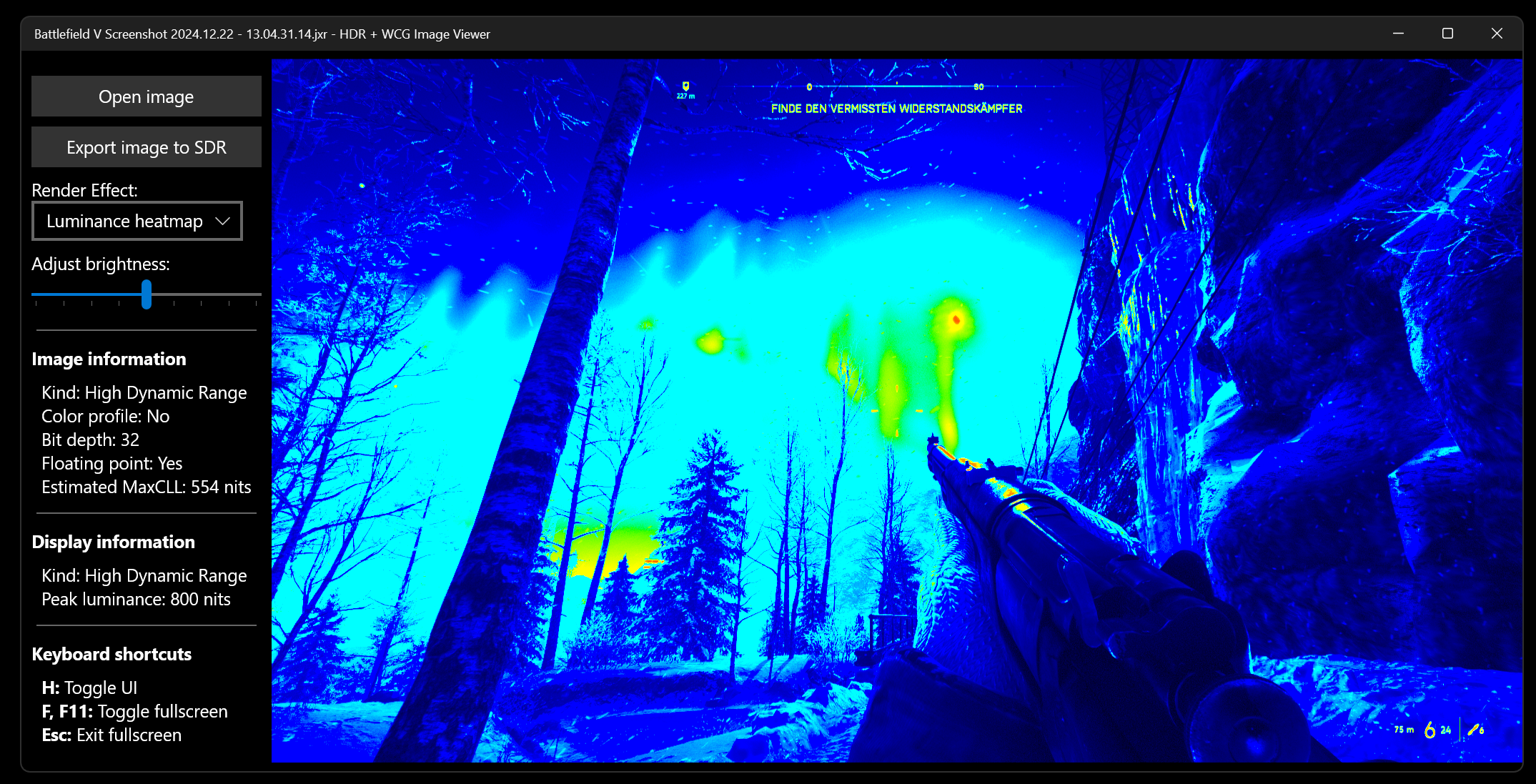1536x784 pixels.
Task: Expand the chevron on the Luminance heatmap selector
Action: tap(224, 221)
